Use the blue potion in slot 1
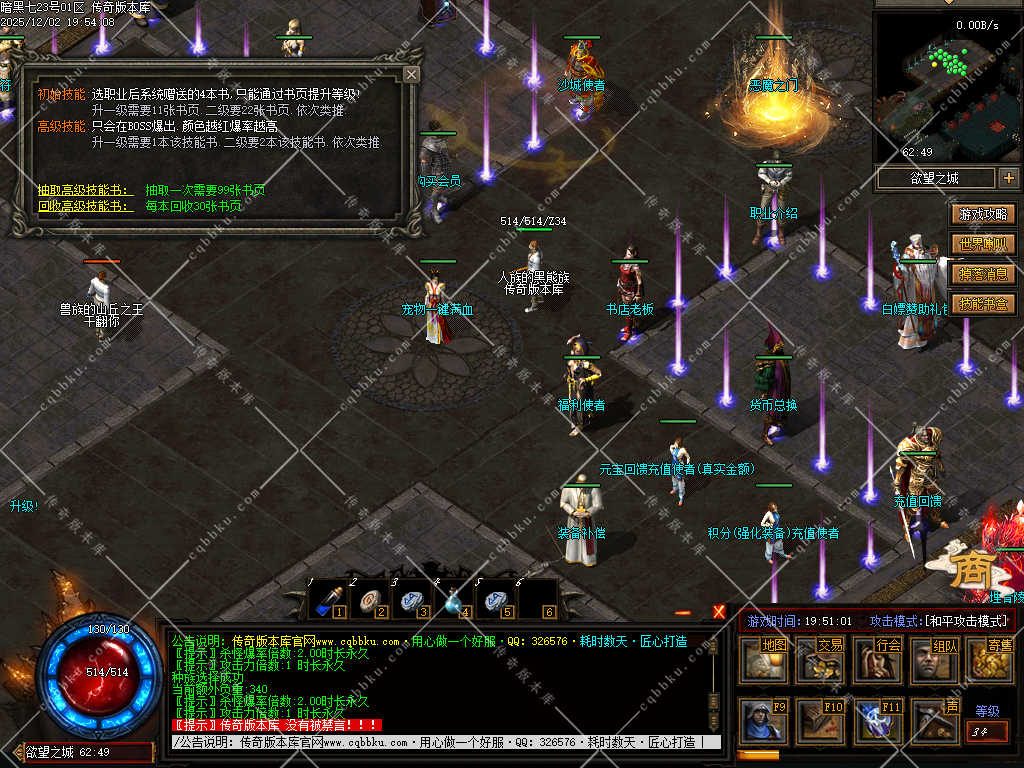The width and height of the screenshot is (1024, 768). coord(326,601)
